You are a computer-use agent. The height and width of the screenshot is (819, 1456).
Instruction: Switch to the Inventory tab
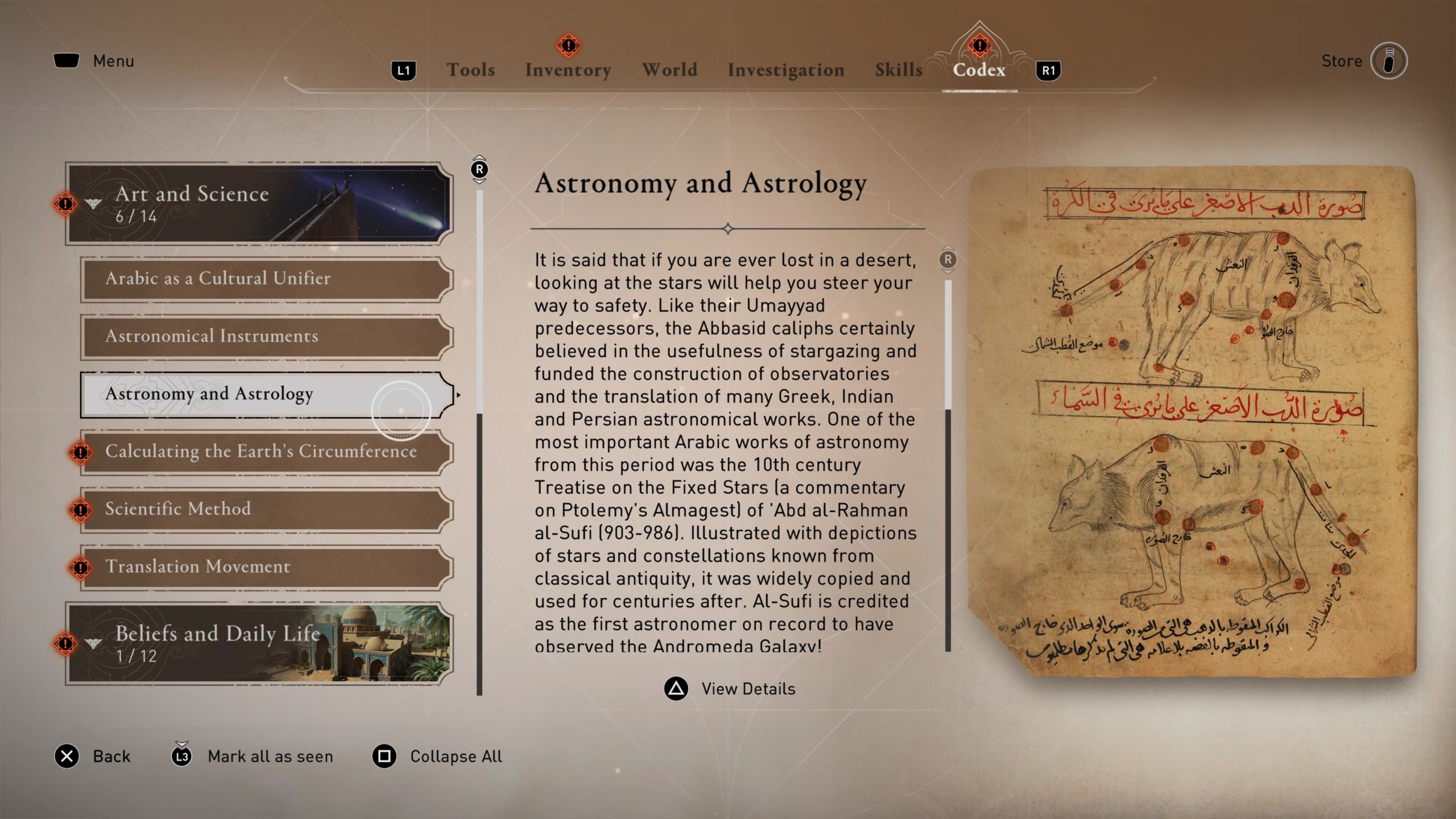(569, 69)
